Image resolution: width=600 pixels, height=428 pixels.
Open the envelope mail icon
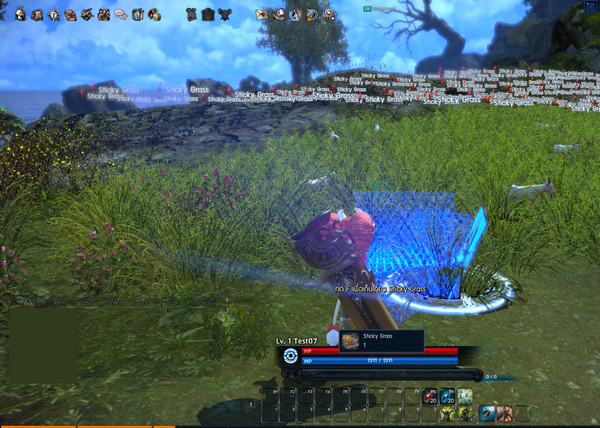pyautogui.click(x=261, y=14)
